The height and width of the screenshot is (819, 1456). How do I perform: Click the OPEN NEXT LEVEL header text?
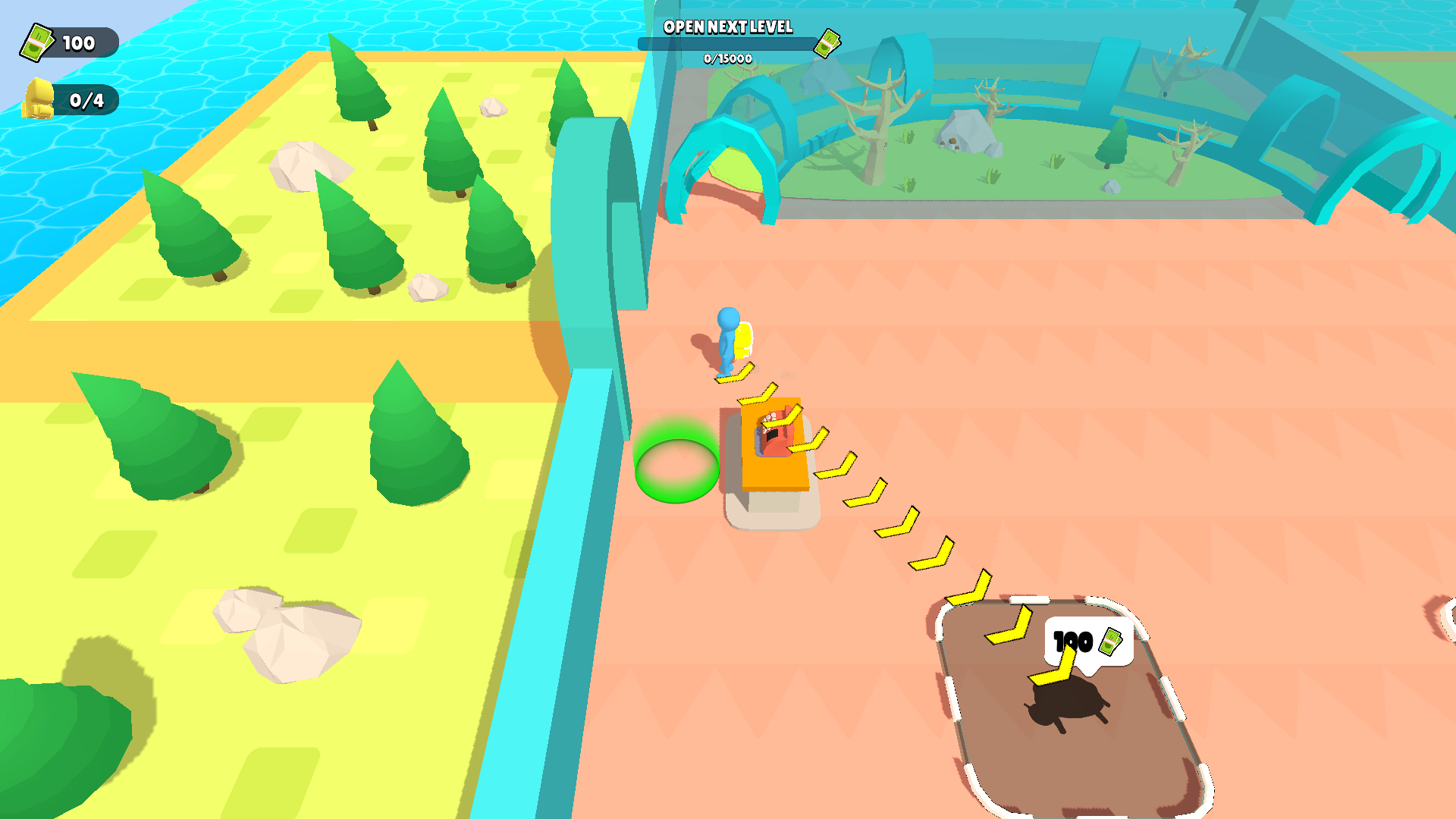pos(727,28)
